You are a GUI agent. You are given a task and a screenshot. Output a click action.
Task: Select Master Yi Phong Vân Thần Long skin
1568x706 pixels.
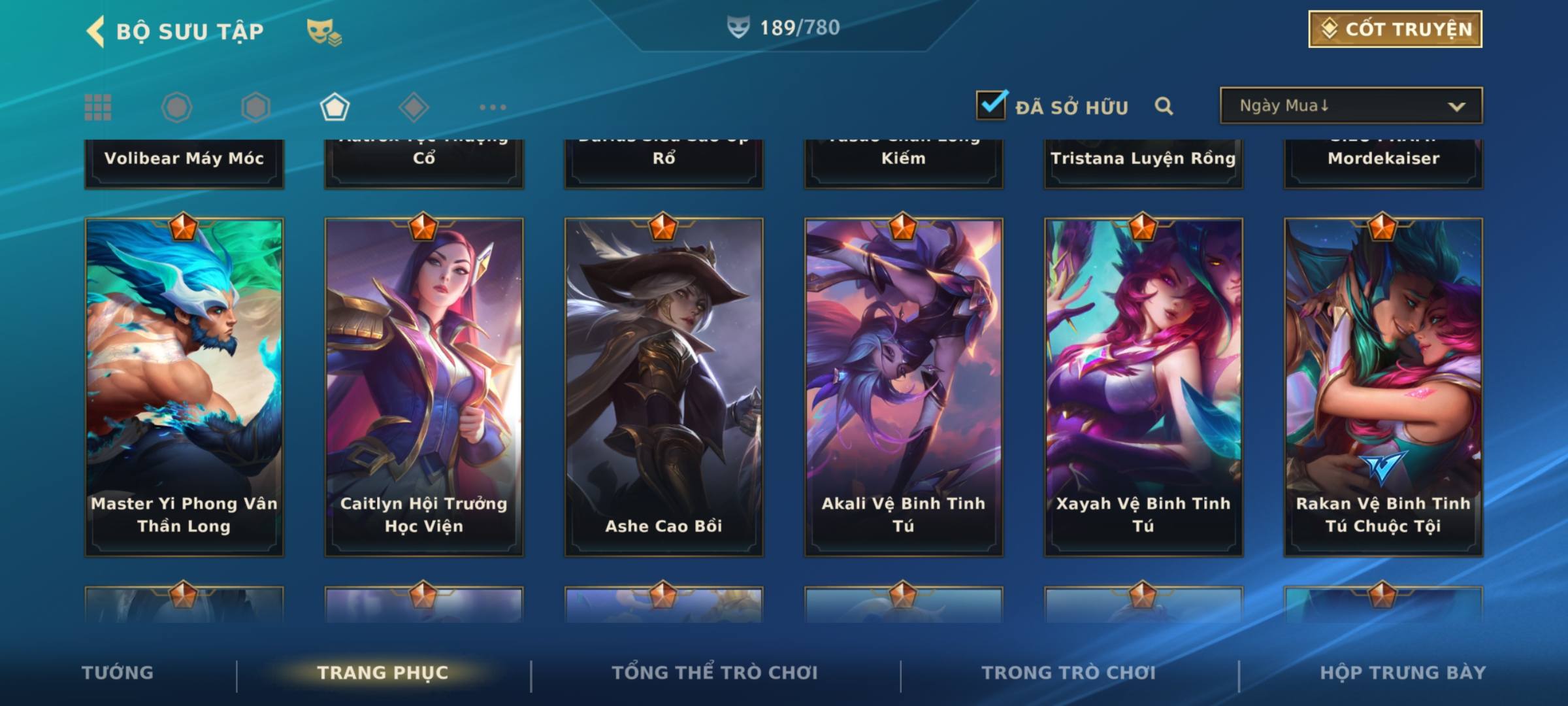(x=184, y=387)
